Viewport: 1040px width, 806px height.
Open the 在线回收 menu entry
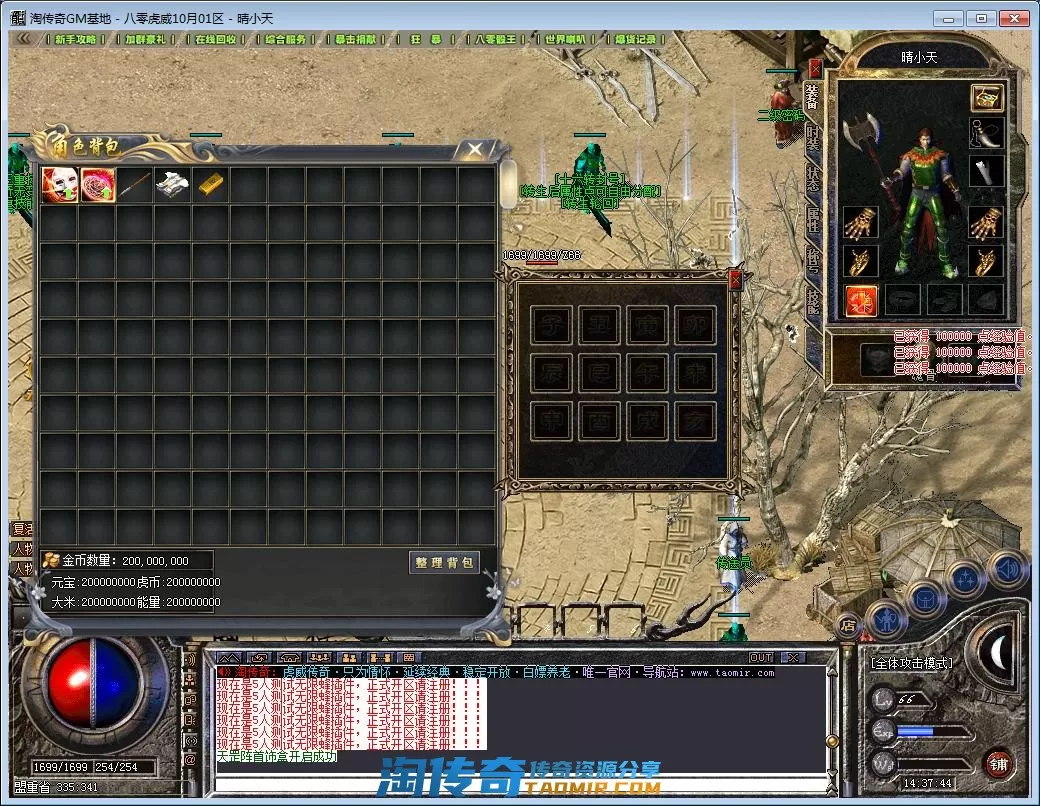(x=215, y=39)
